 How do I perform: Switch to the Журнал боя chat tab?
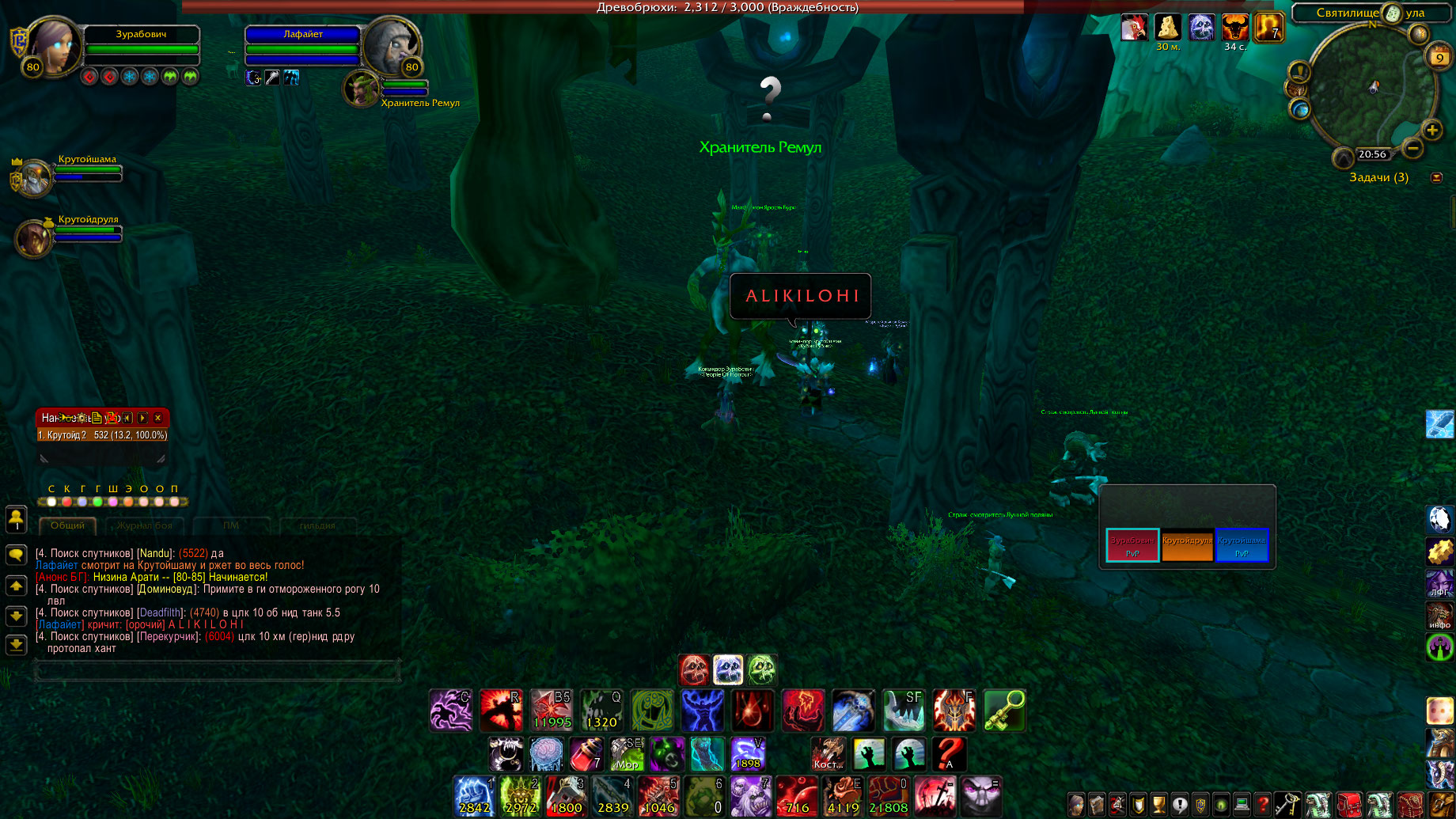145,525
